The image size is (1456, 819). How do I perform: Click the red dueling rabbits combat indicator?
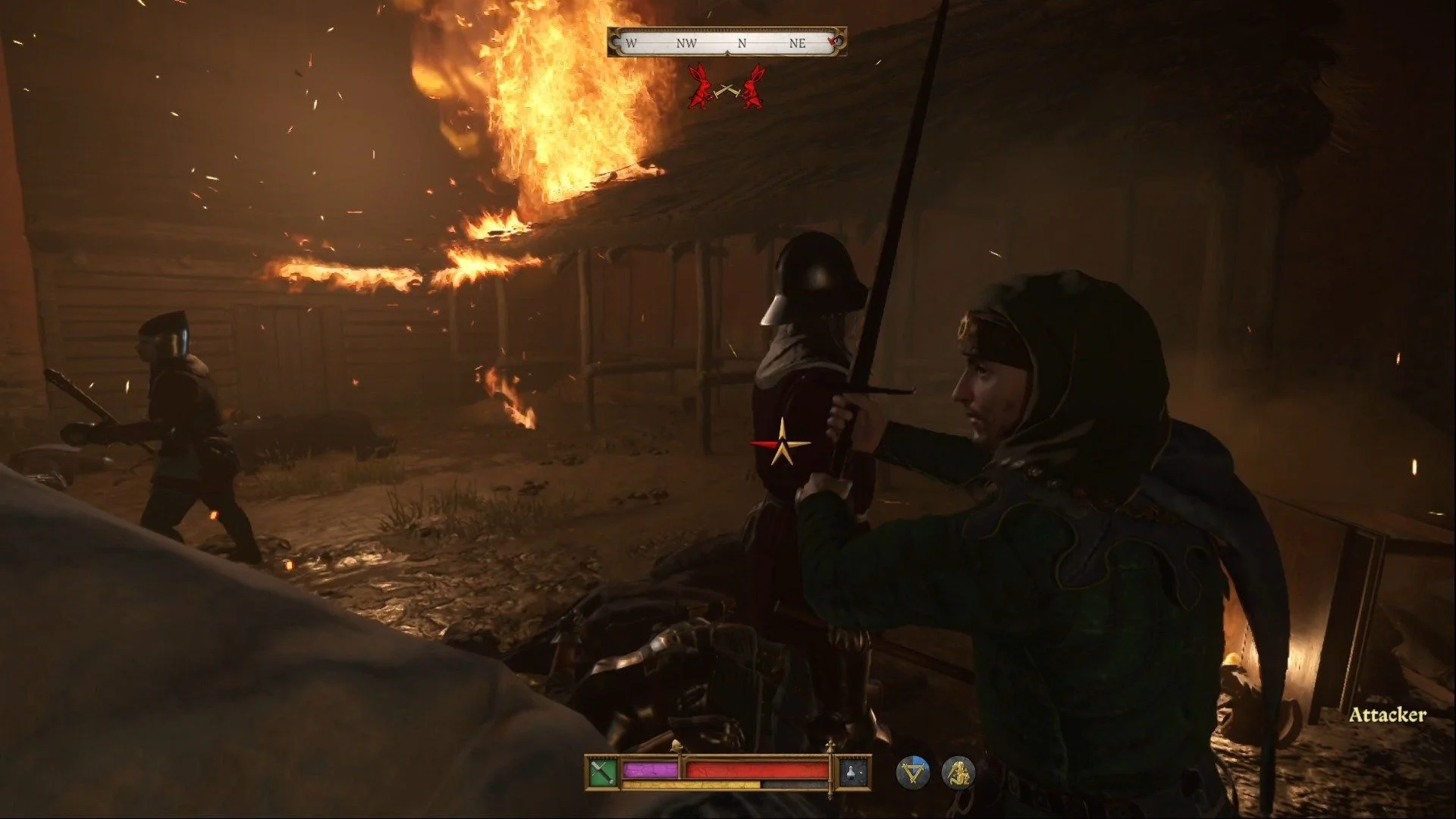(726, 87)
